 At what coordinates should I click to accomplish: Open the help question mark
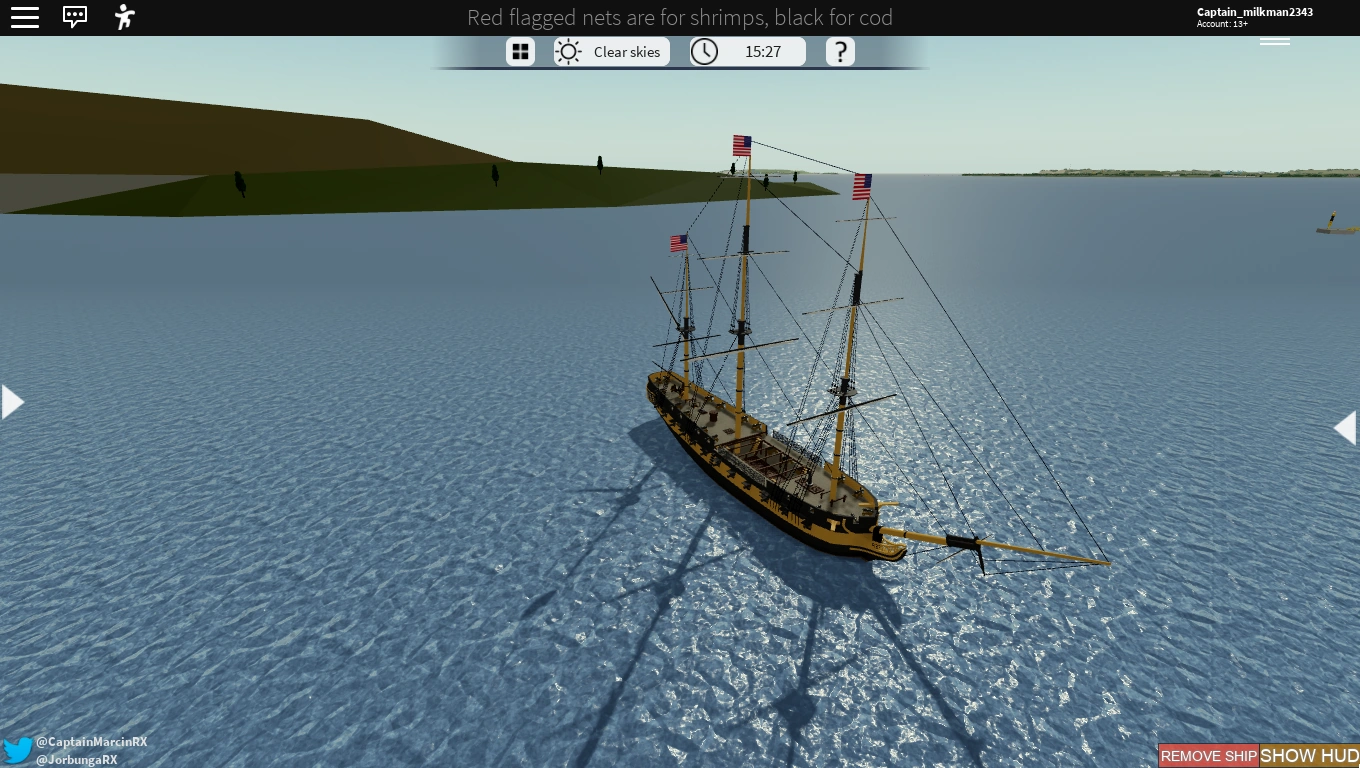(x=840, y=51)
